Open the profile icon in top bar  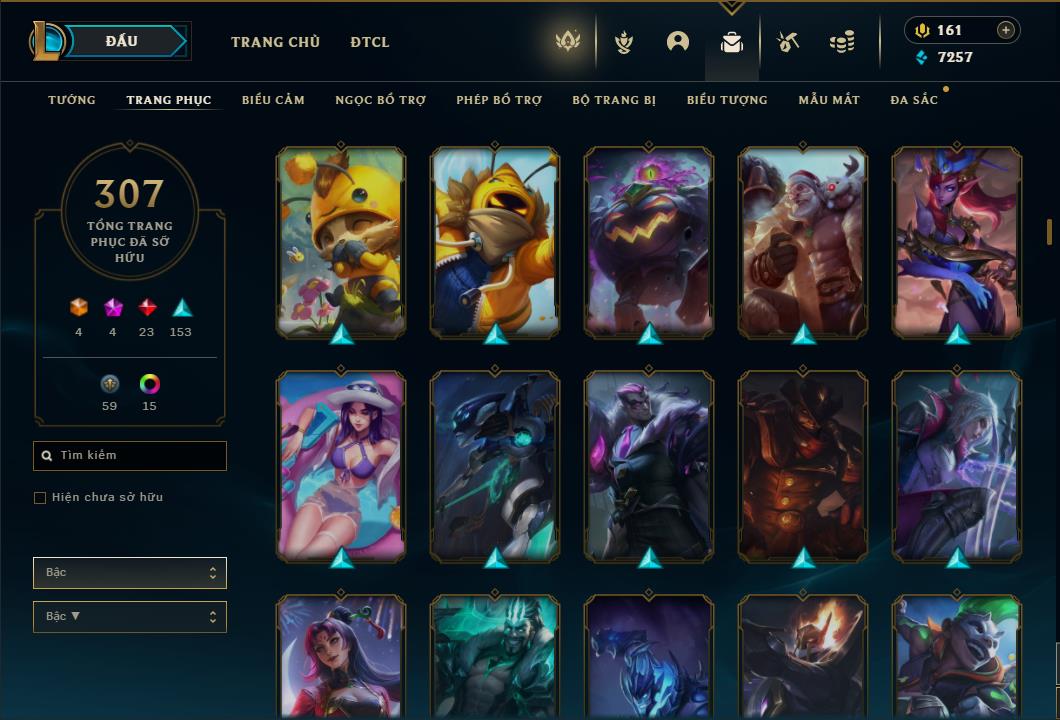pos(678,42)
